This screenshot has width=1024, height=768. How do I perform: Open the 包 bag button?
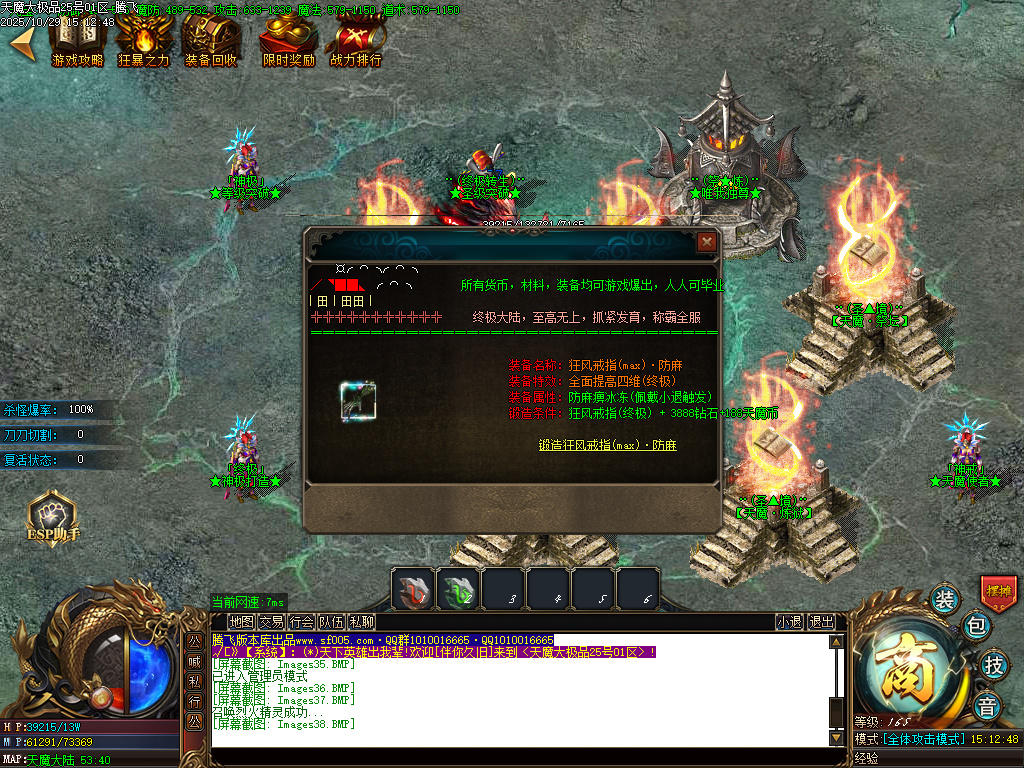976,628
